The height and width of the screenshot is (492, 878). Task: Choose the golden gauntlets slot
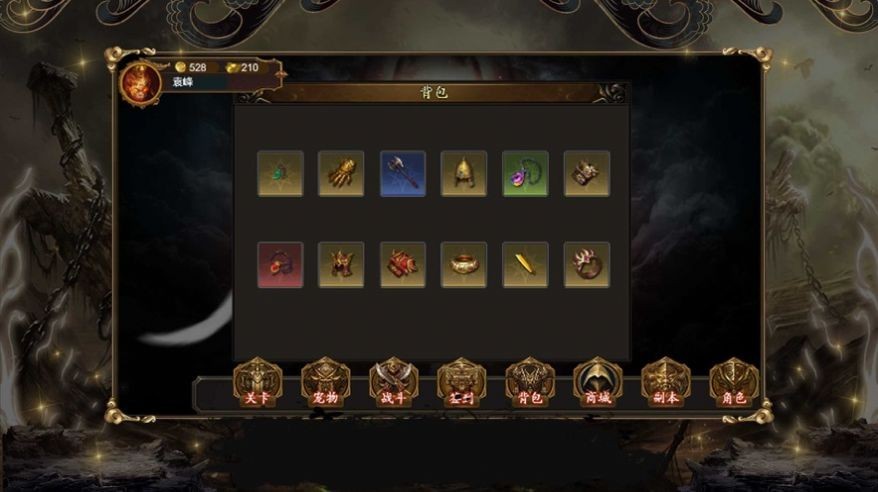341,174
